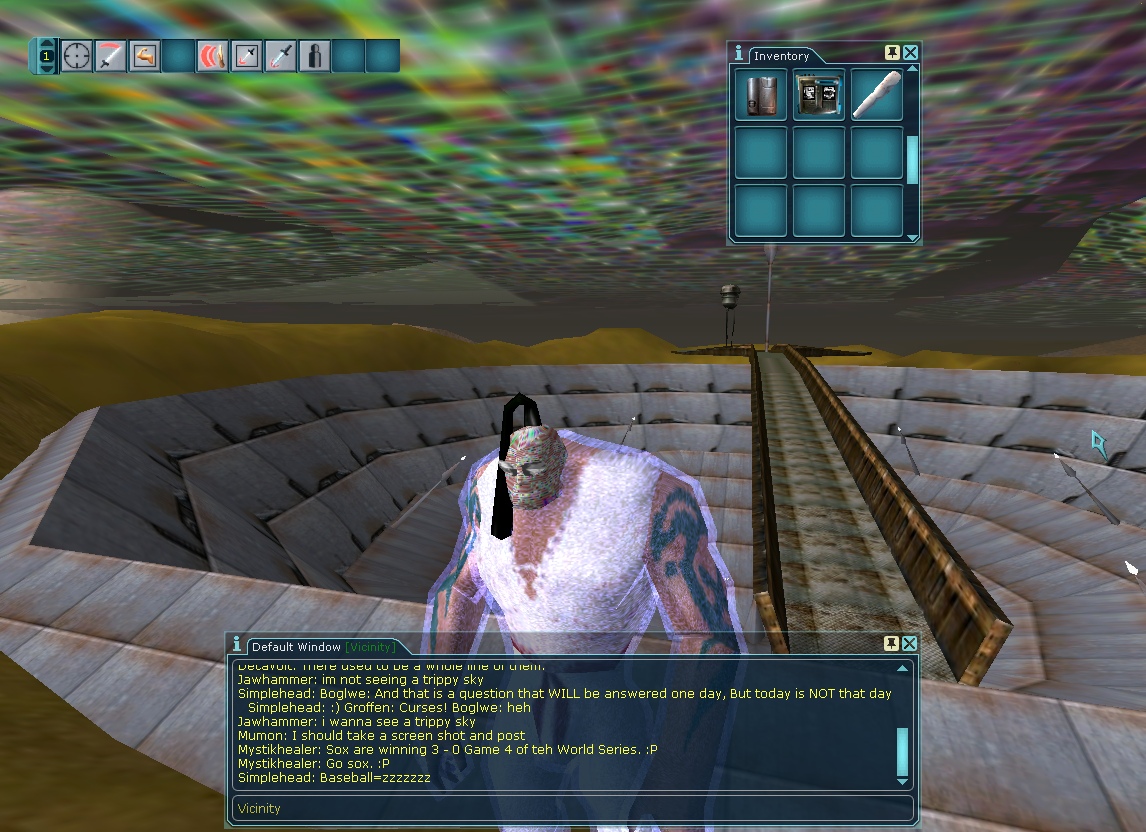This screenshot has height=832, width=1146.
Task: Use the unframed dagger stab ability
Action: (281, 56)
